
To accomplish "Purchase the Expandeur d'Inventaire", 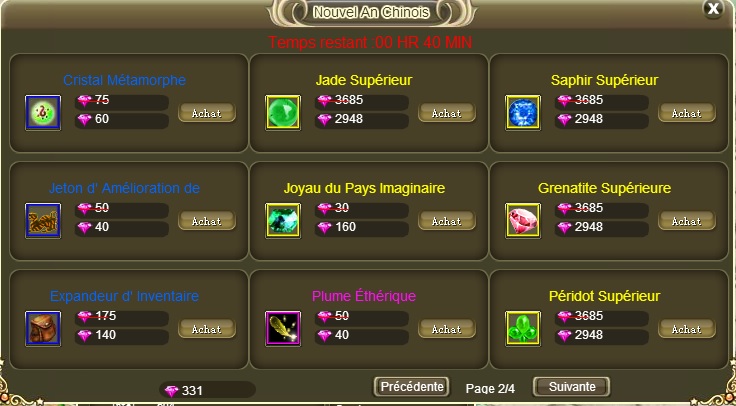I will point(207,329).
